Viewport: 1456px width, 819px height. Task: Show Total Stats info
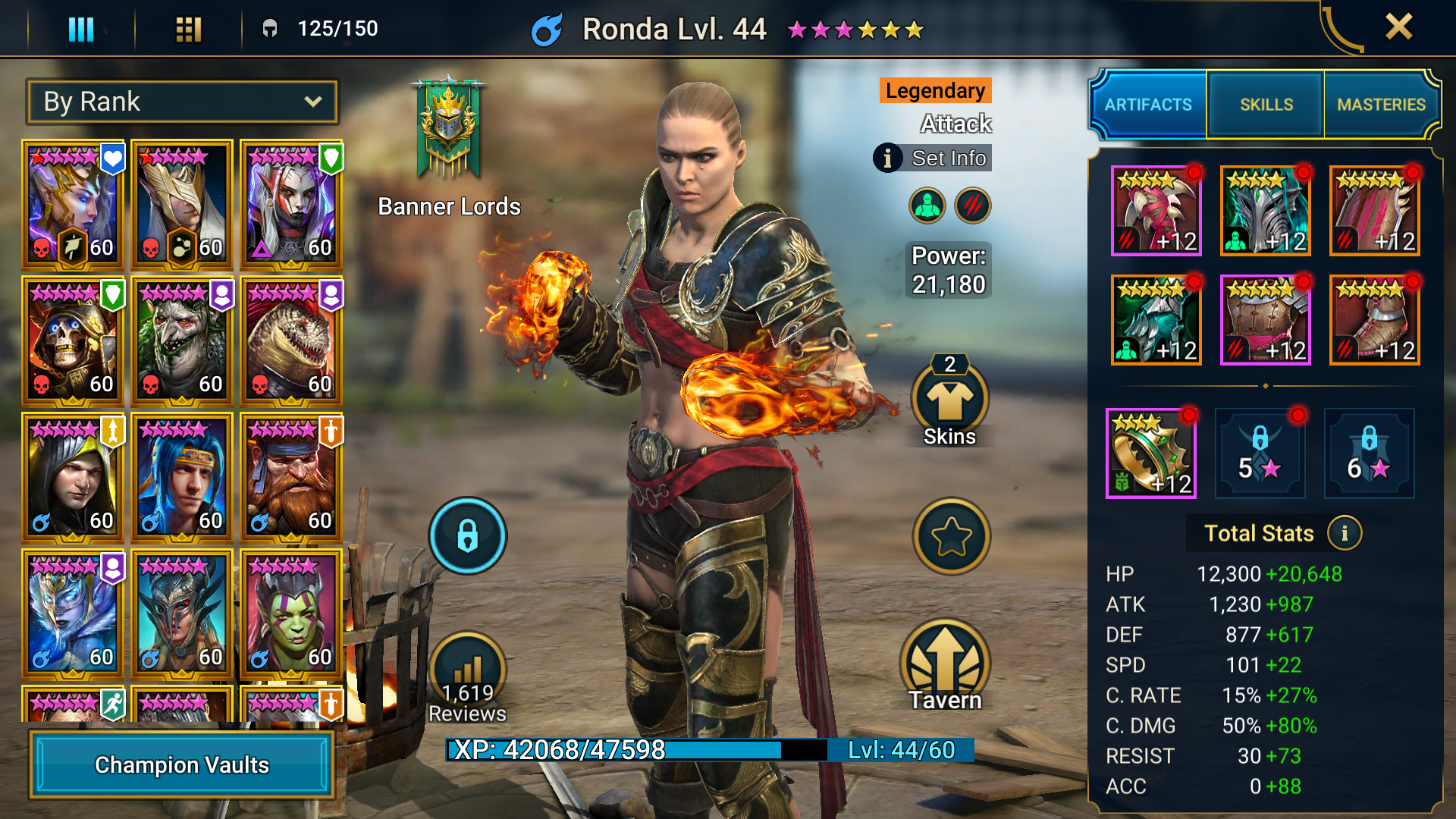[x=1345, y=533]
